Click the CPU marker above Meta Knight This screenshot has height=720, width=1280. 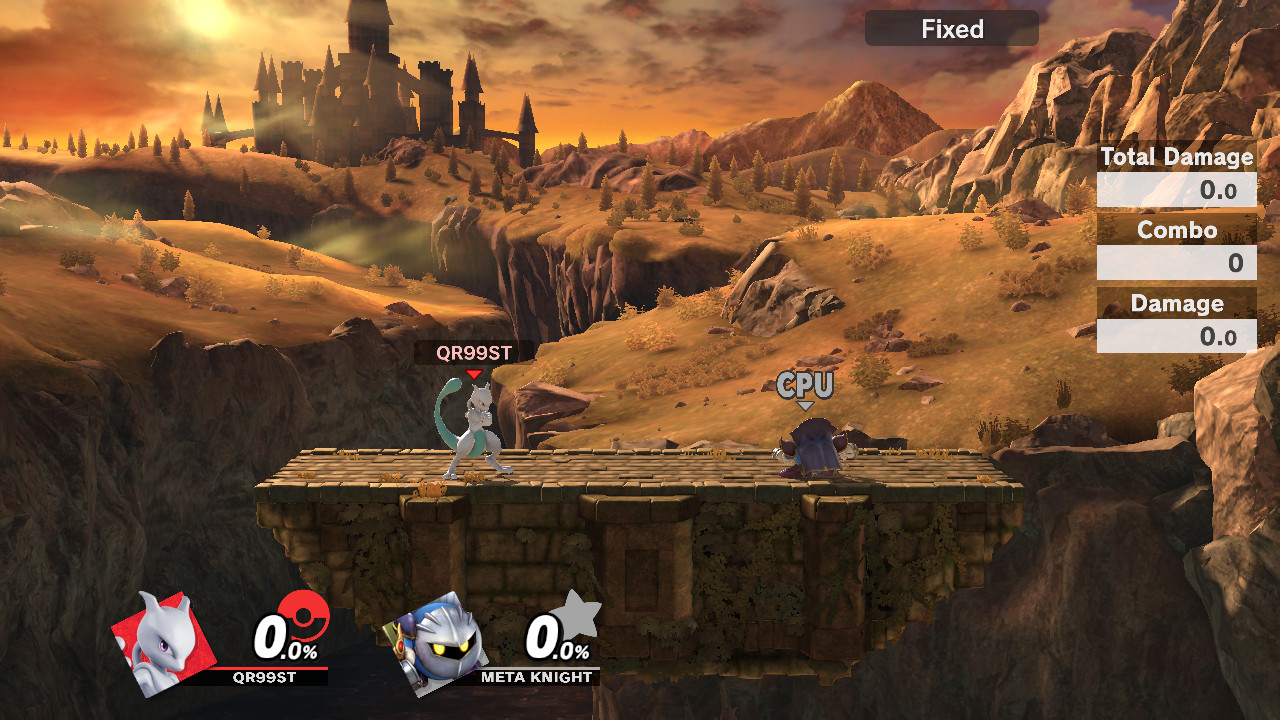(x=805, y=384)
